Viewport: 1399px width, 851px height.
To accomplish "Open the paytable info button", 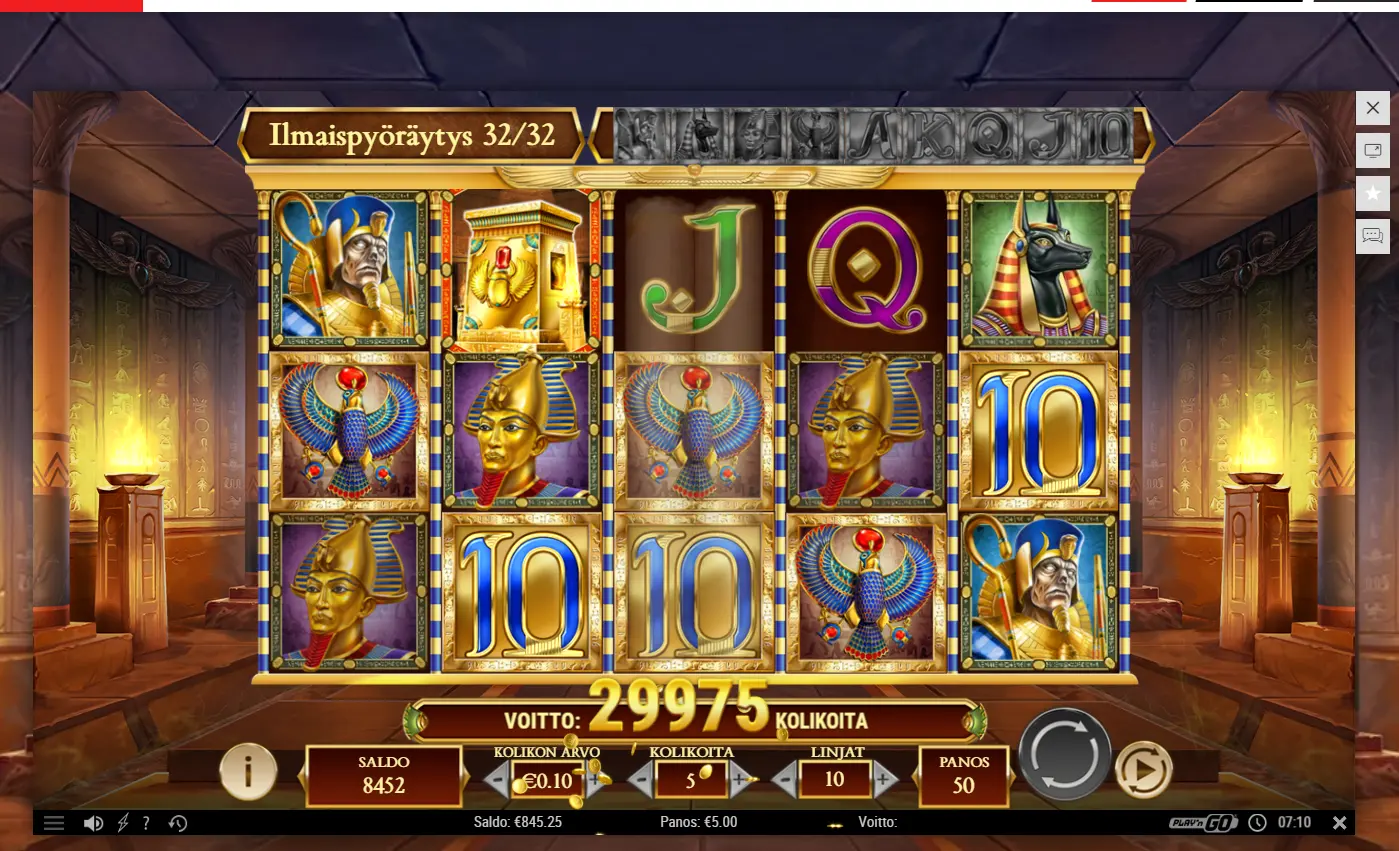I will (x=248, y=771).
